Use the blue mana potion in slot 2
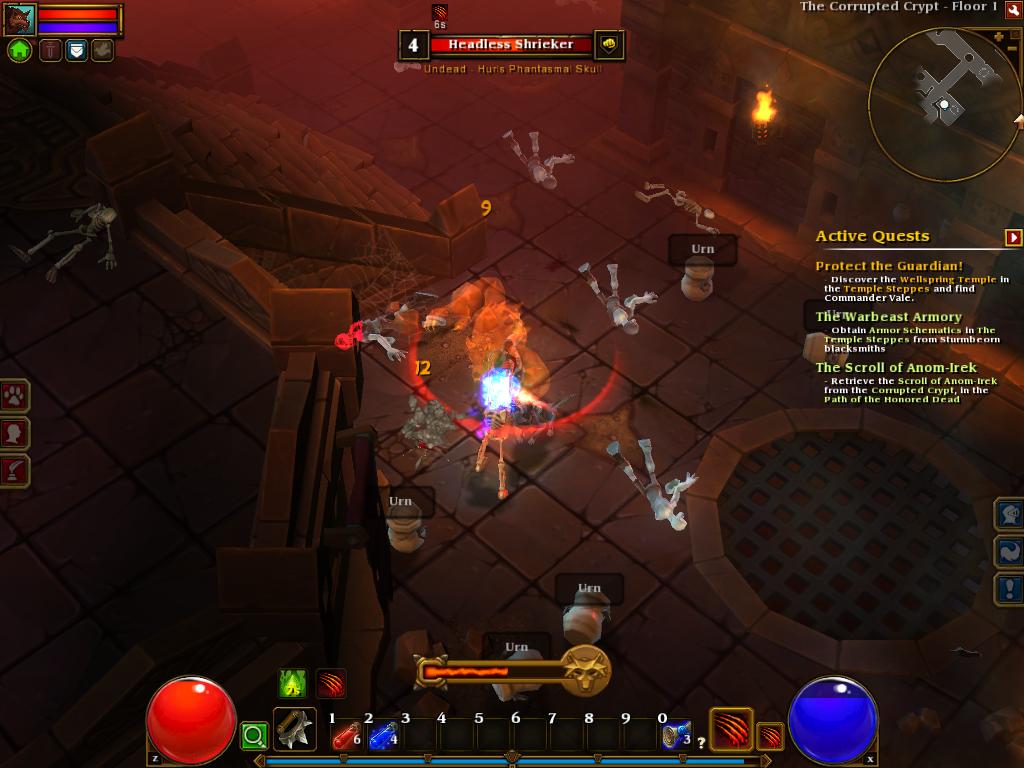The height and width of the screenshot is (768, 1024). (382, 736)
